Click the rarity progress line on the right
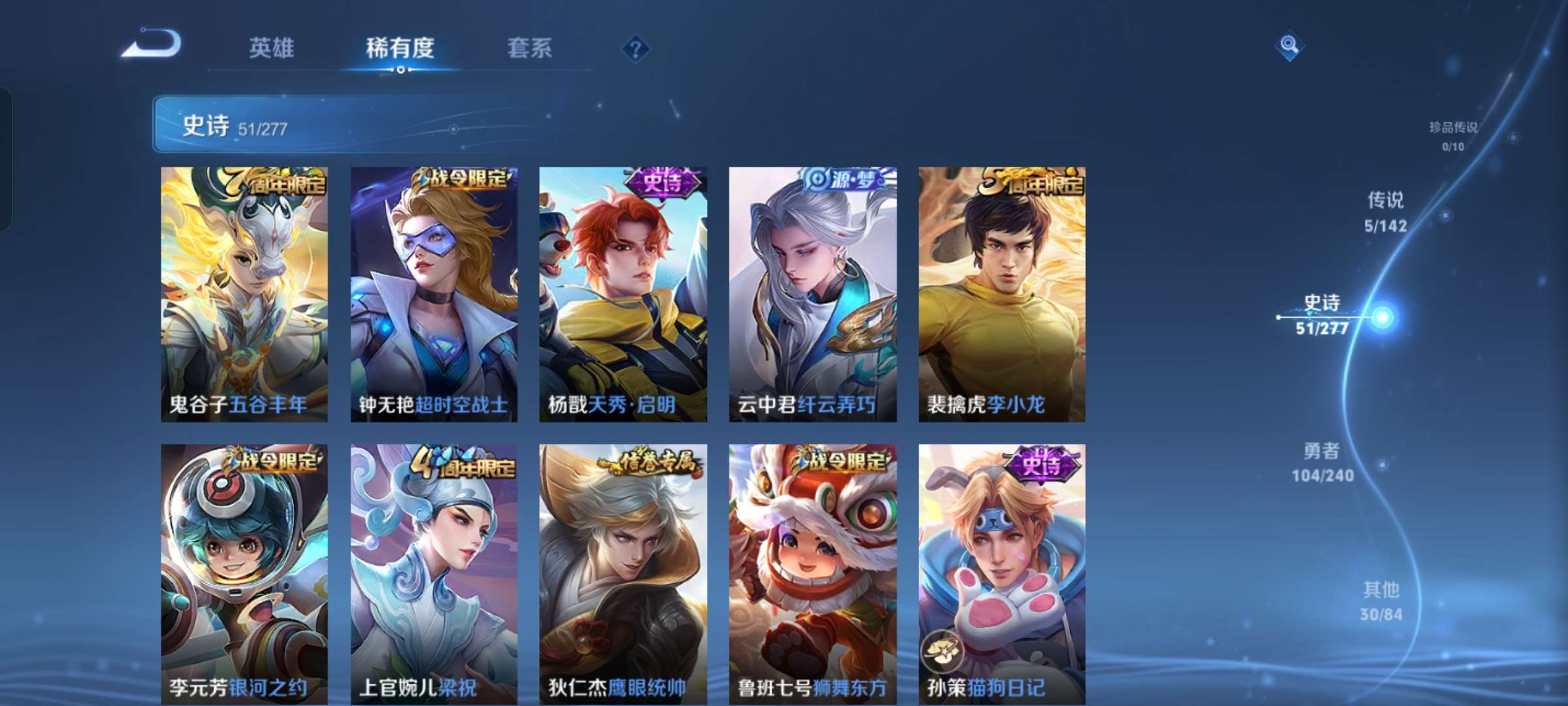Image resolution: width=1568 pixels, height=706 pixels. (x=1411, y=392)
